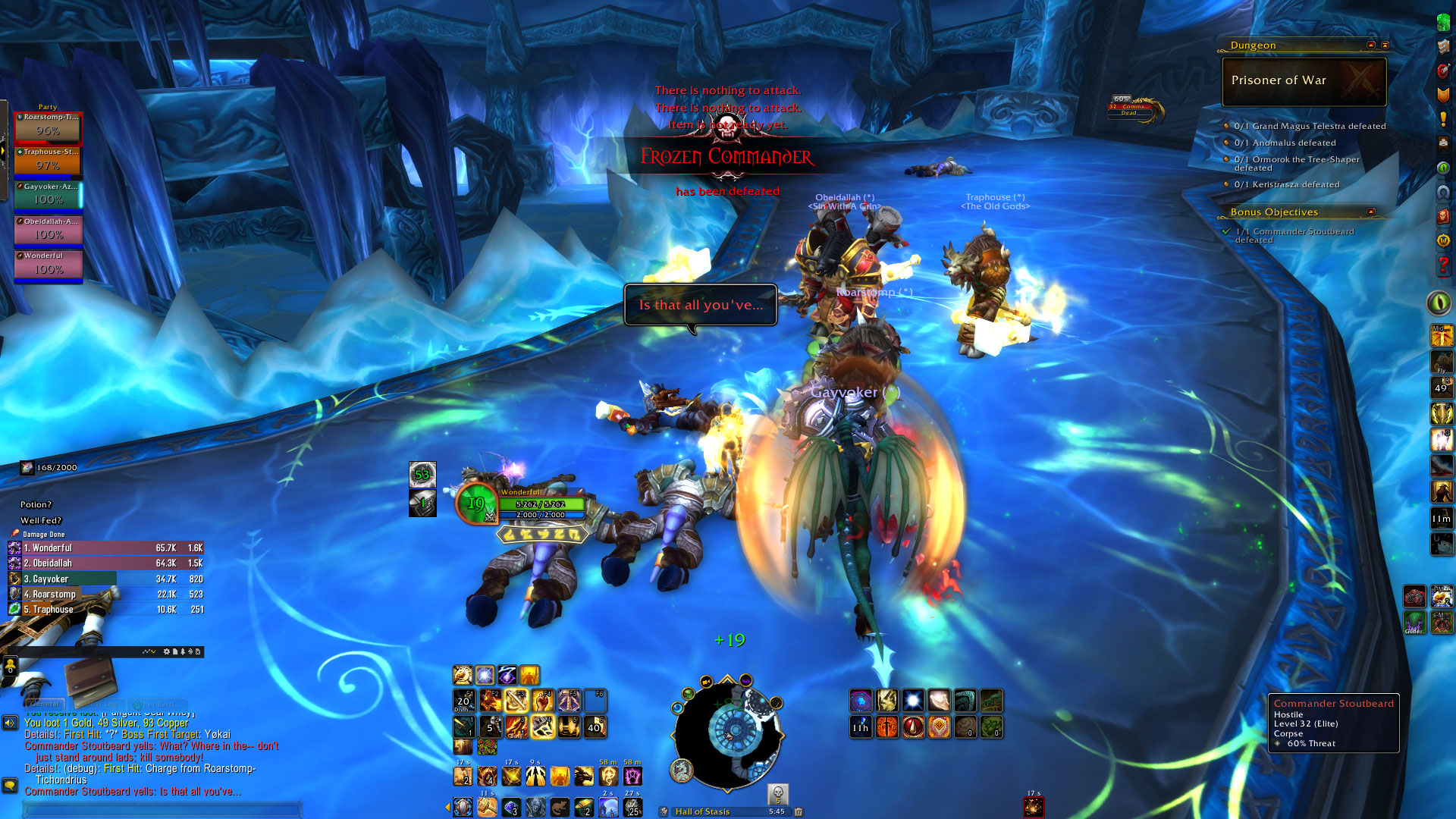Use the flaming strike ability on key 3
Image resolution: width=1456 pixels, height=819 pixels.
[516, 727]
